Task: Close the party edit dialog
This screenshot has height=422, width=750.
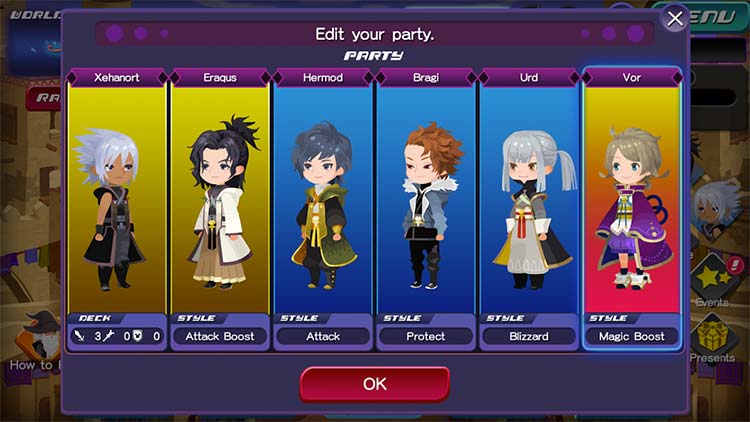Action: coord(675,19)
